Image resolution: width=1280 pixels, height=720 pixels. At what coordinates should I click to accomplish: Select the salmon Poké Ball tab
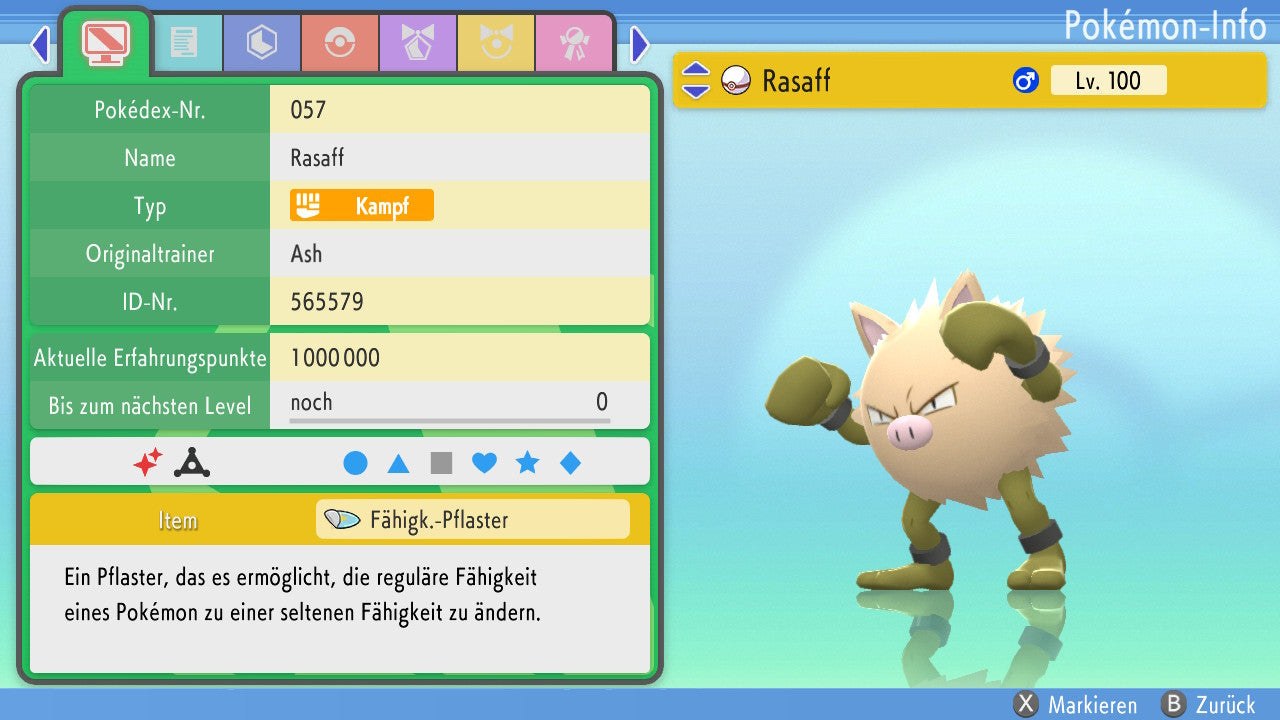pyautogui.click(x=340, y=42)
